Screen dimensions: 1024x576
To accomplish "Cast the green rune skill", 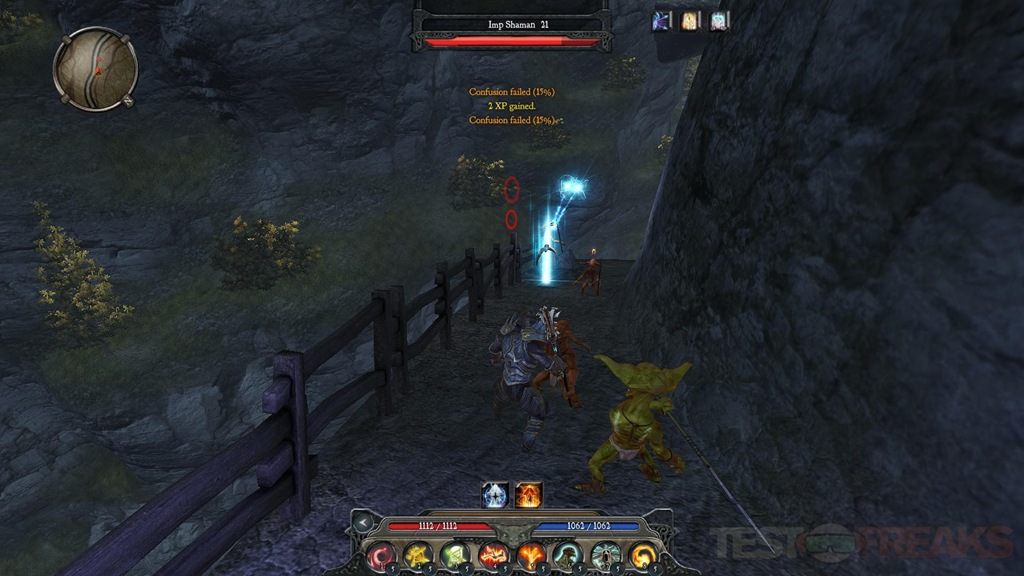I will (x=455, y=554).
